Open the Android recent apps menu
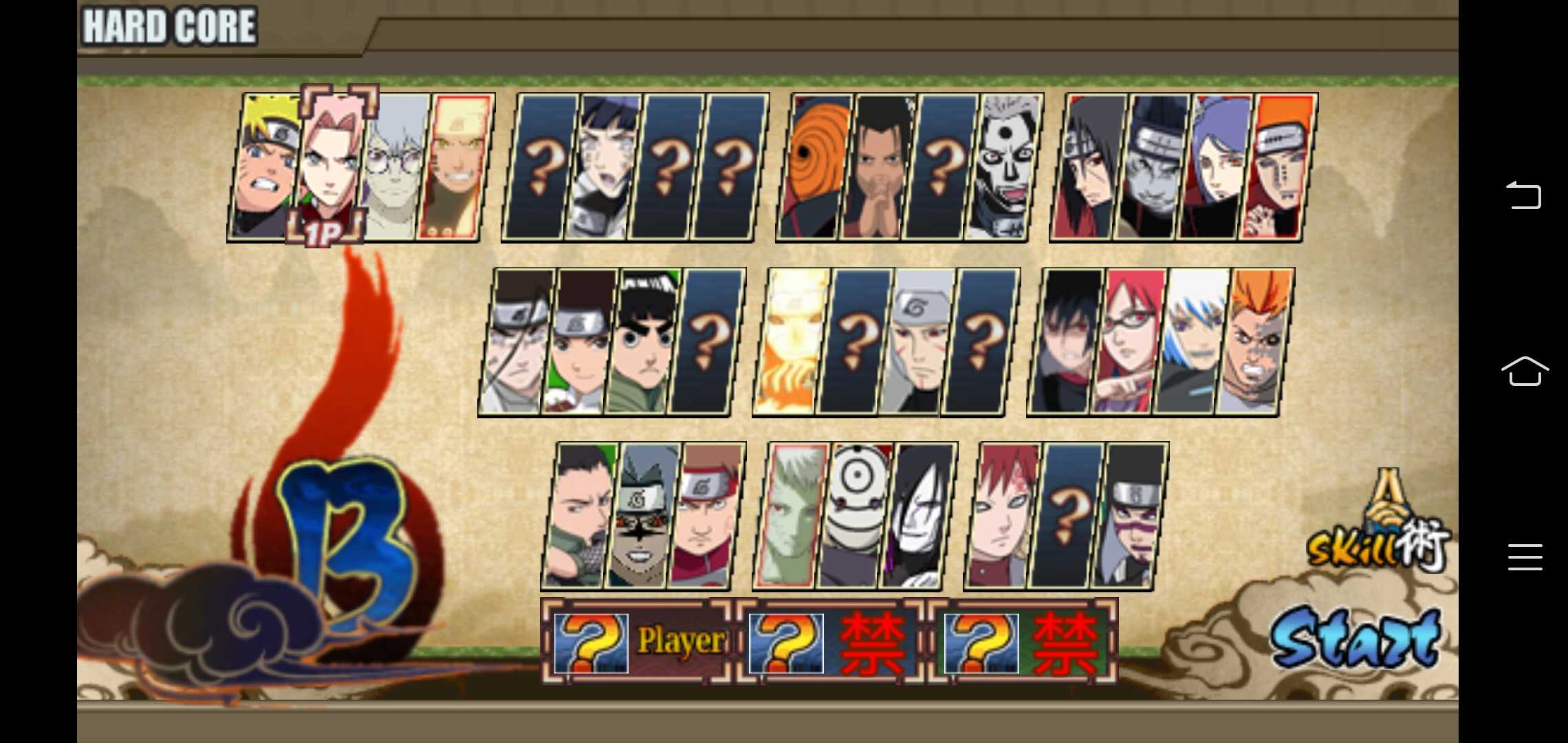Image resolution: width=1568 pixels, height=743 pixels. point(1527,557)
